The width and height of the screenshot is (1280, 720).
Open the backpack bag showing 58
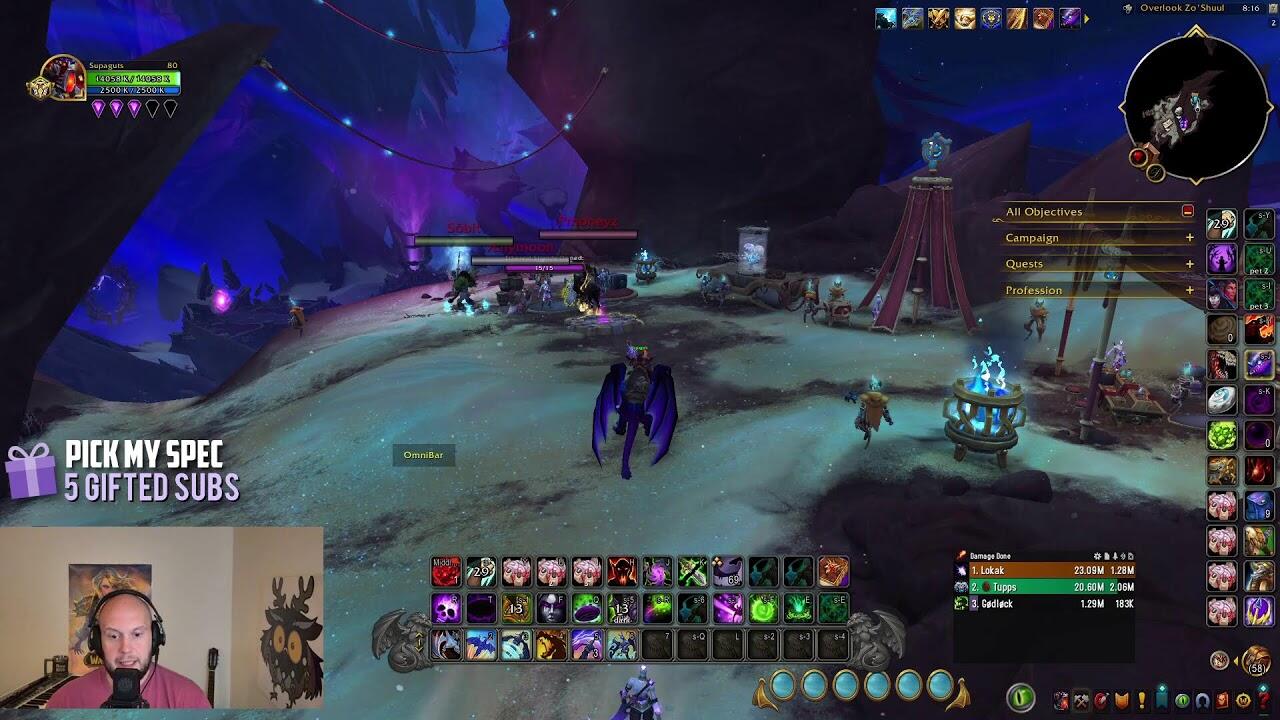pyautogui.click(x=1256, y=661)
